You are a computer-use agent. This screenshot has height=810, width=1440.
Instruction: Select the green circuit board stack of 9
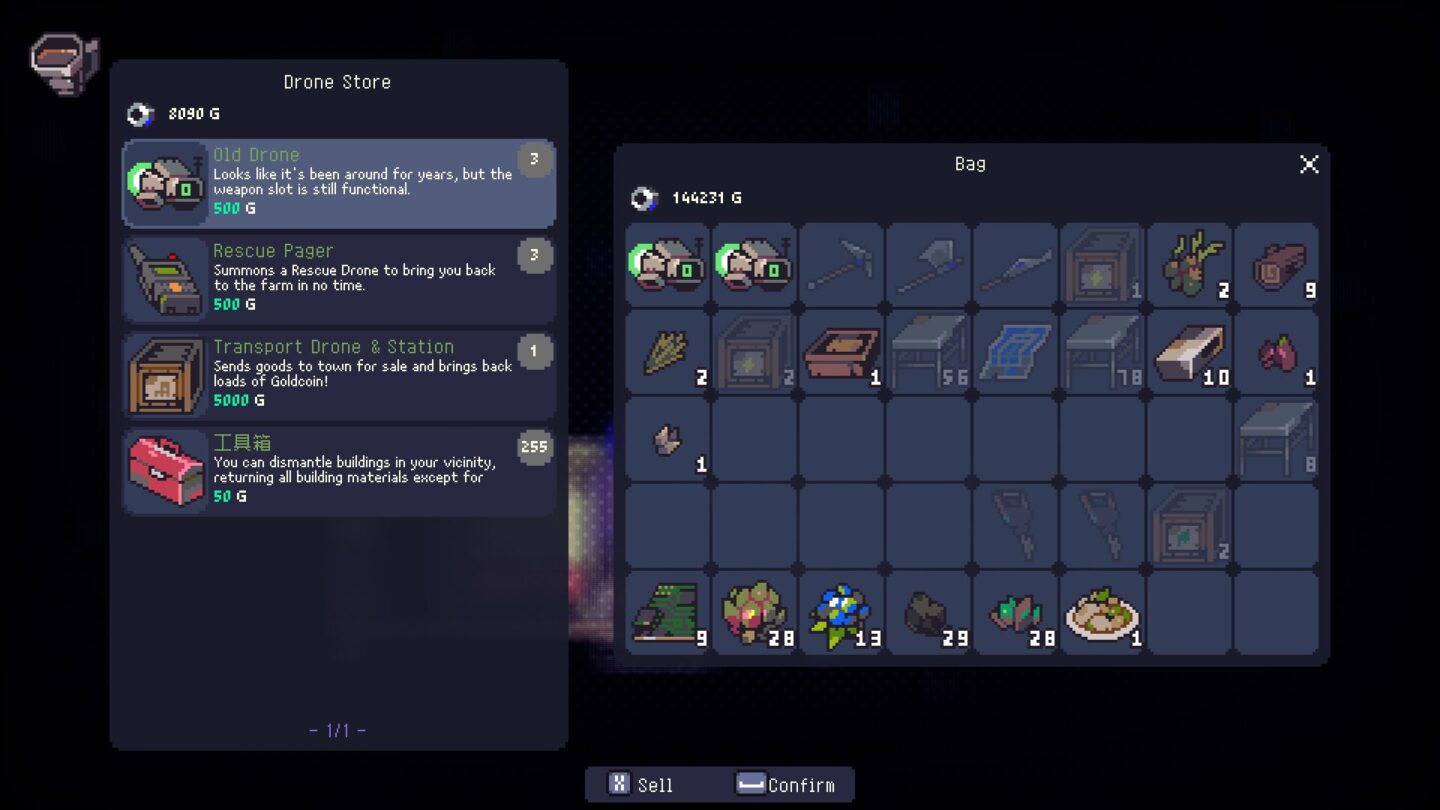tap(668, 612)
